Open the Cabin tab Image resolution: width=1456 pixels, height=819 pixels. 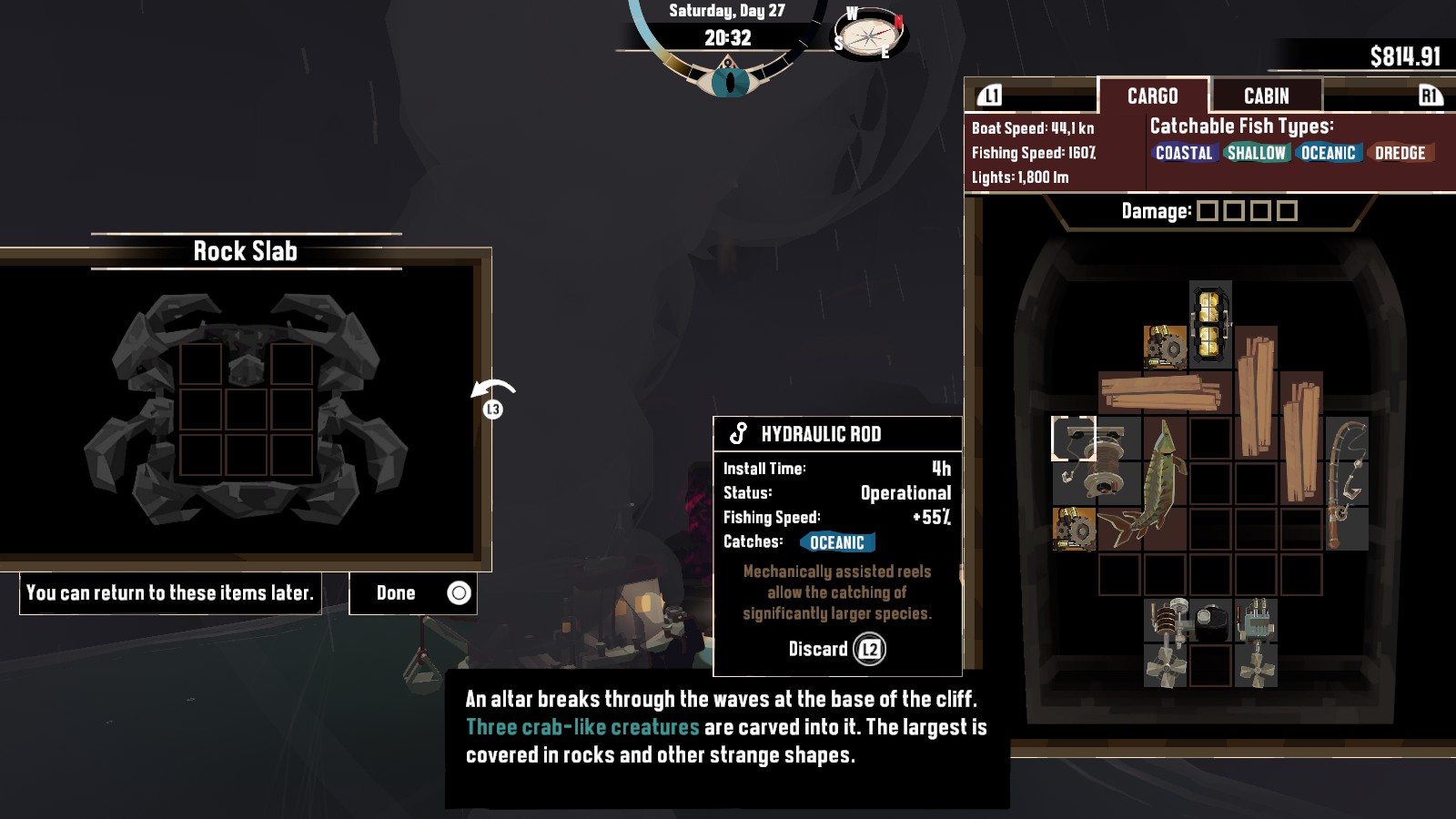tap(1266, 96)
